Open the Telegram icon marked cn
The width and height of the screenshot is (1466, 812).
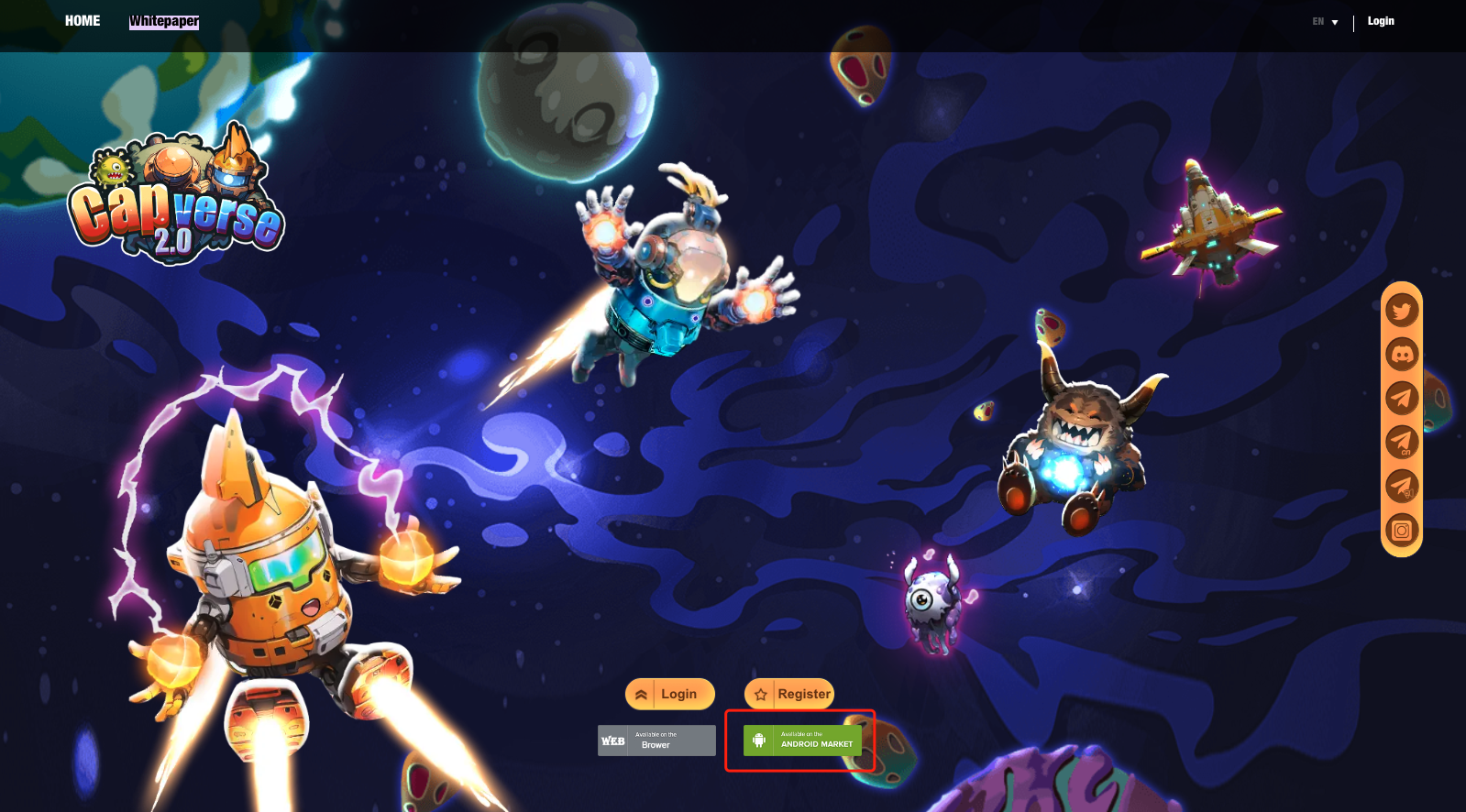[x=1402, y=442]
